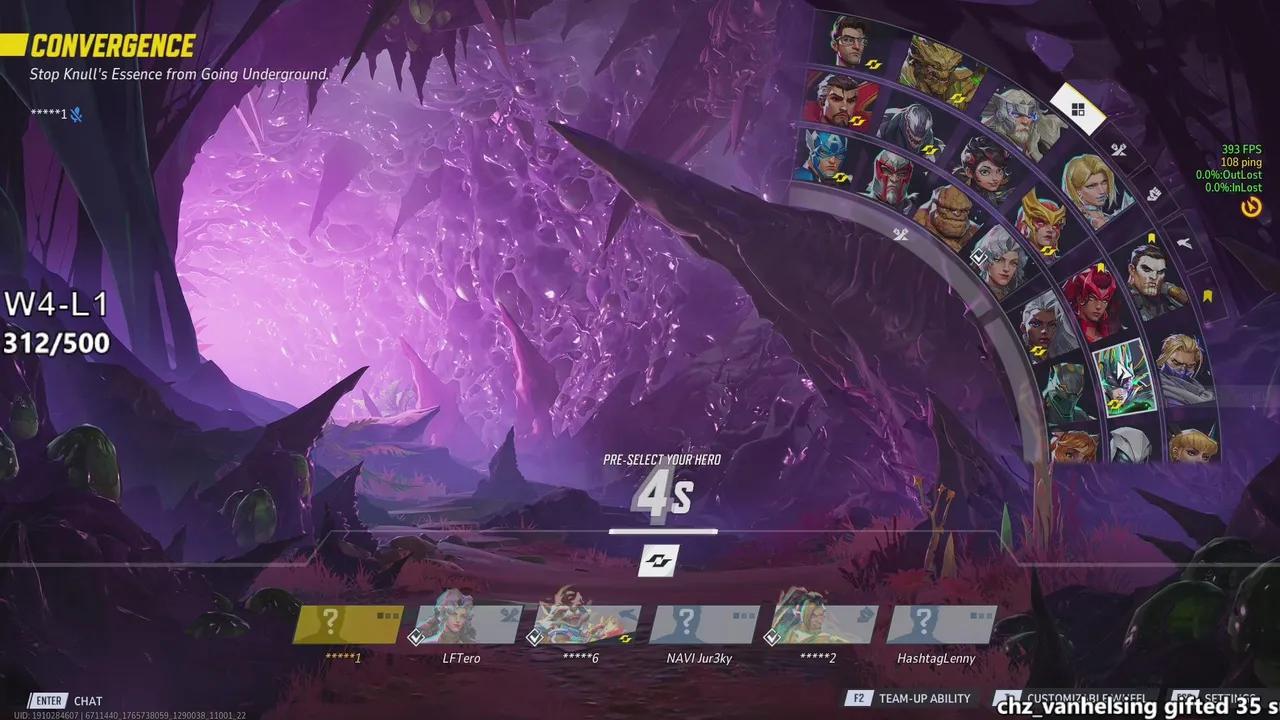Toggle *****2's ready checkmark
1280x720 pixels.
(774, 636)
